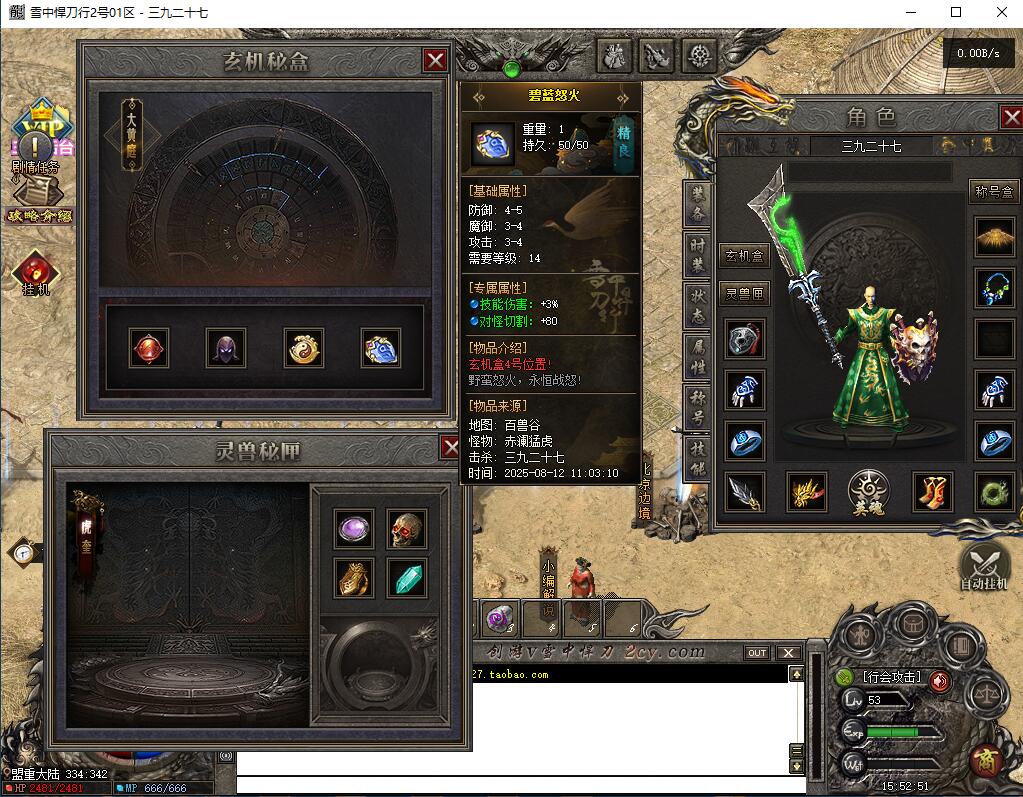The width and height of the screenshot is (1023, 797).
Task: Close the 玄机秘盒 window
Action: (x=435, y=61)
